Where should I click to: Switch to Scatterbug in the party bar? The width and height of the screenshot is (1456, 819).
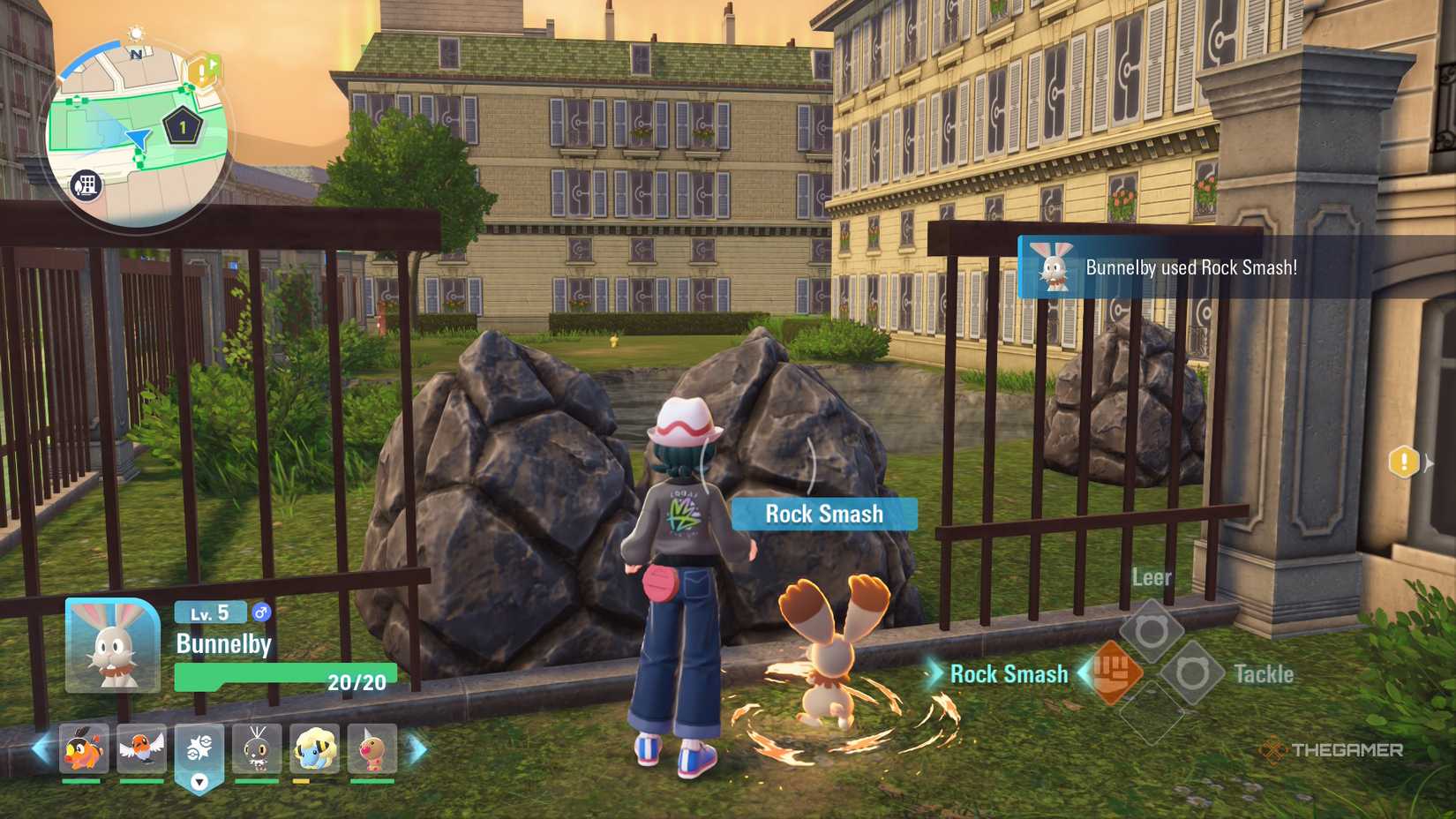pyautogui.click(x=257, y=749)
